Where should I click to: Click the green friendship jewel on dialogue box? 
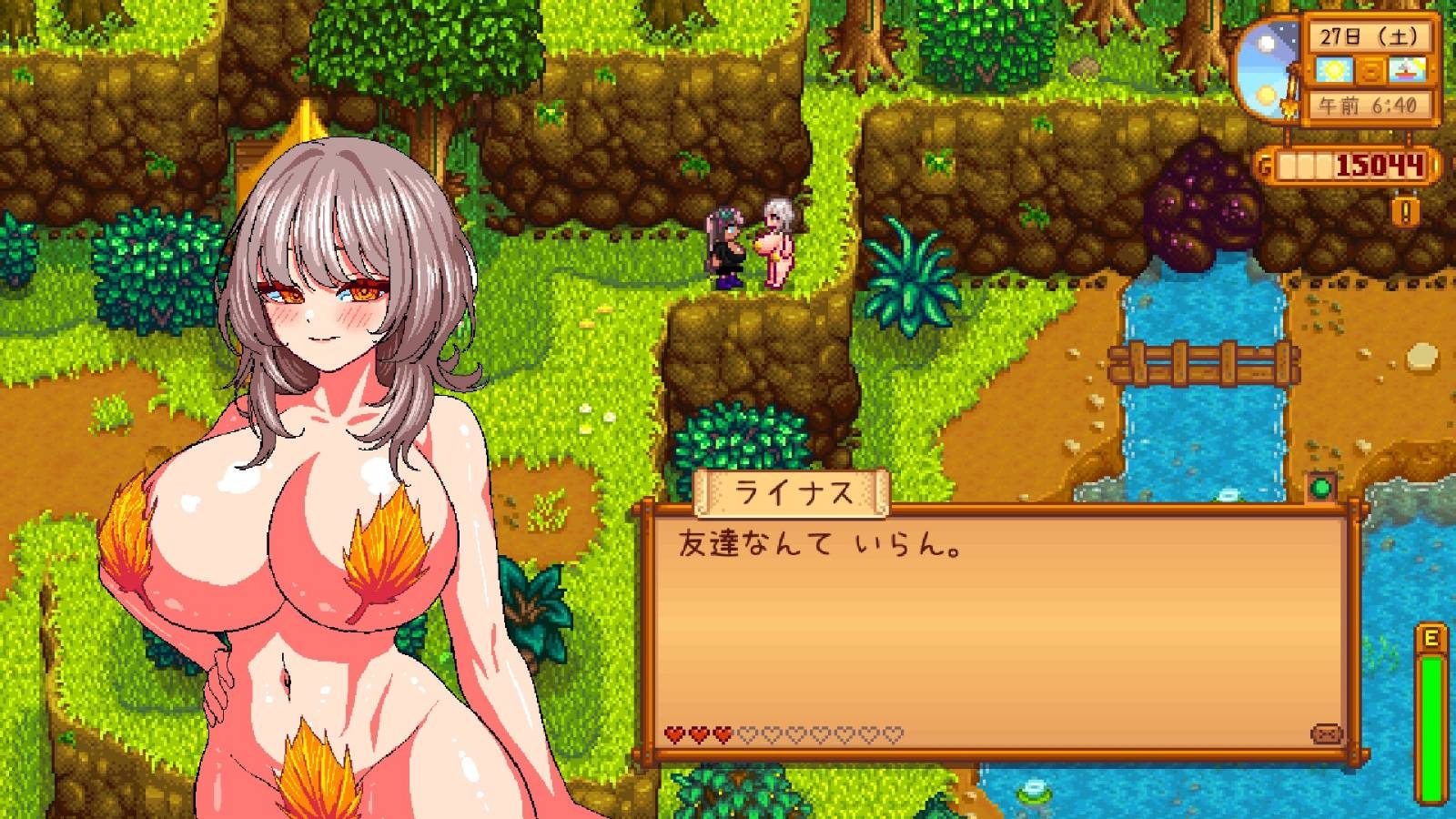tap(1320, 487)
